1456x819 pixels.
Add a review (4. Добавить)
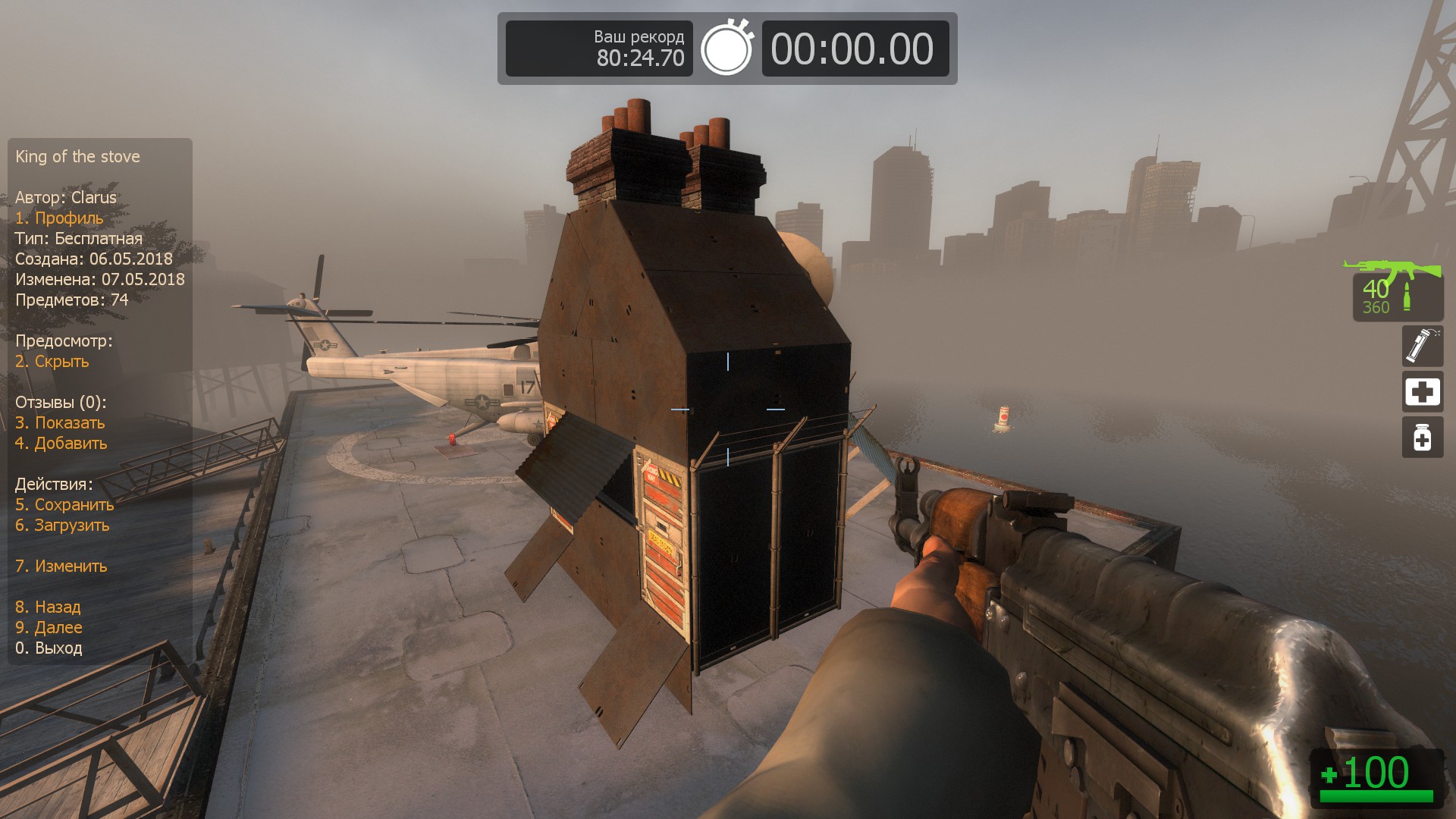click(61, 444)
